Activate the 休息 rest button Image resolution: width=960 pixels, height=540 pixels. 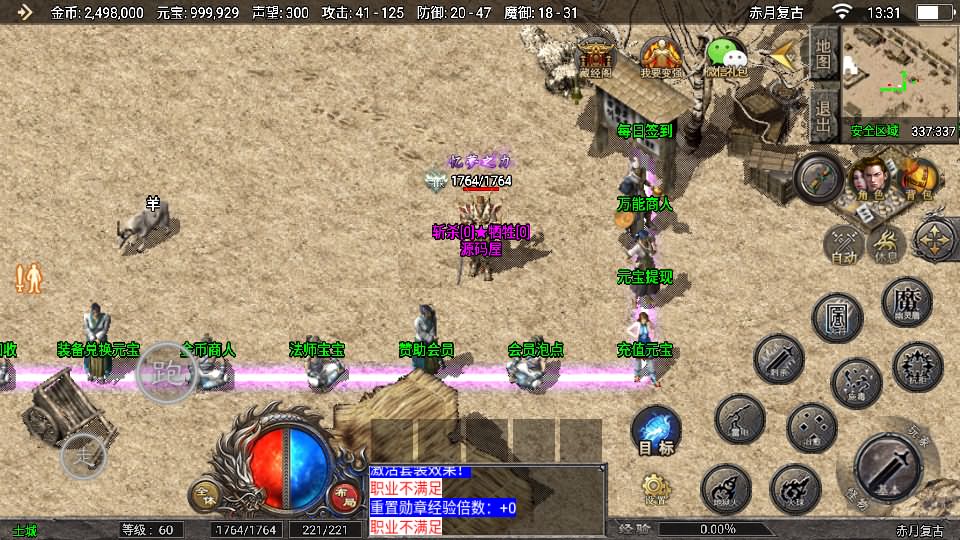887,243
